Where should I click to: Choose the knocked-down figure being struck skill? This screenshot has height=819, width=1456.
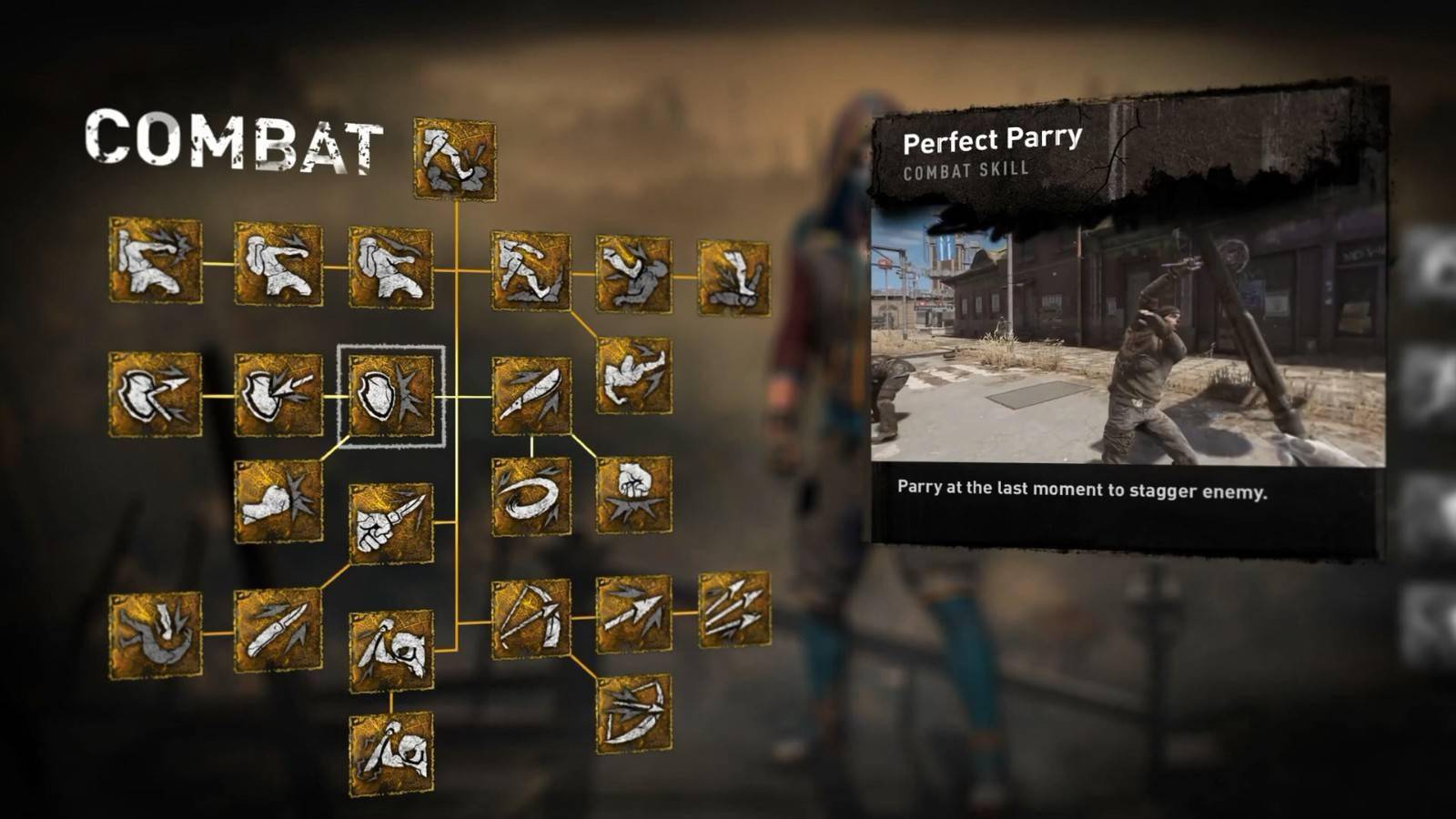pos(156,634)
